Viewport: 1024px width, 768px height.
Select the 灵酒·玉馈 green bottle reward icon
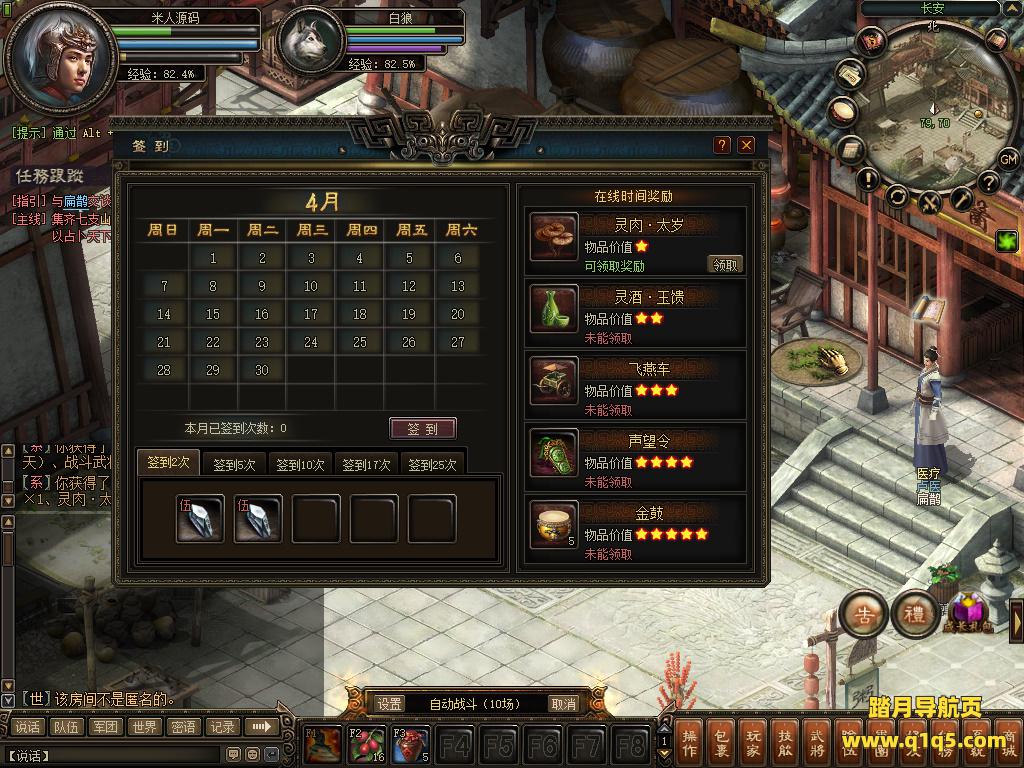tap(554, 309)
